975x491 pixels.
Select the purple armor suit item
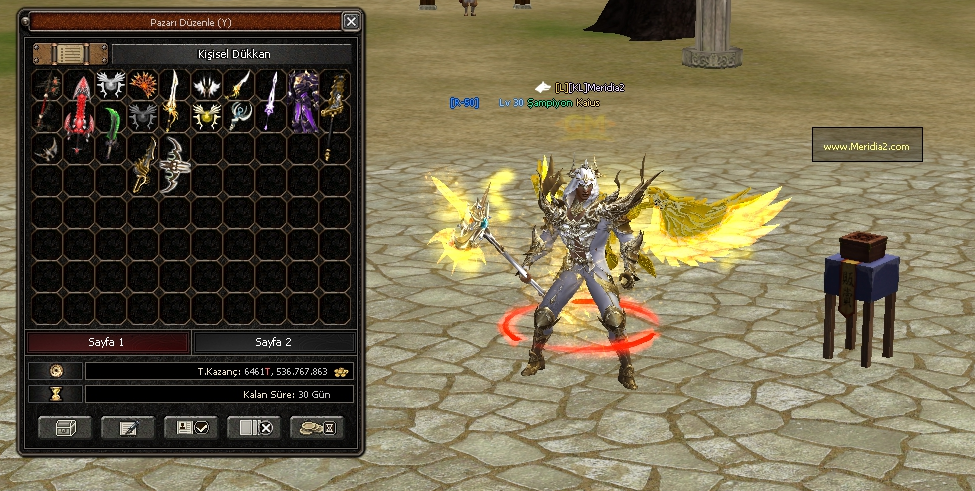[x=304, y=101]
